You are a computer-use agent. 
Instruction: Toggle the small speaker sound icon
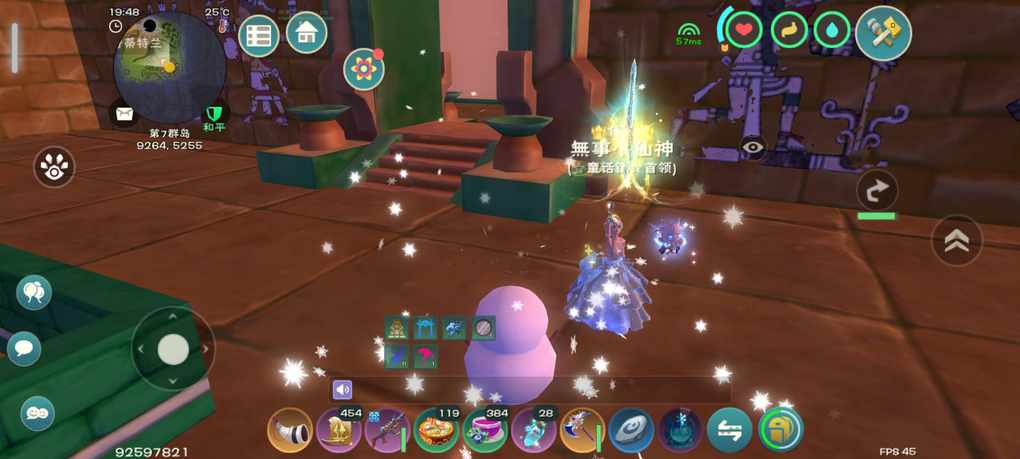[x=343, y=390]
